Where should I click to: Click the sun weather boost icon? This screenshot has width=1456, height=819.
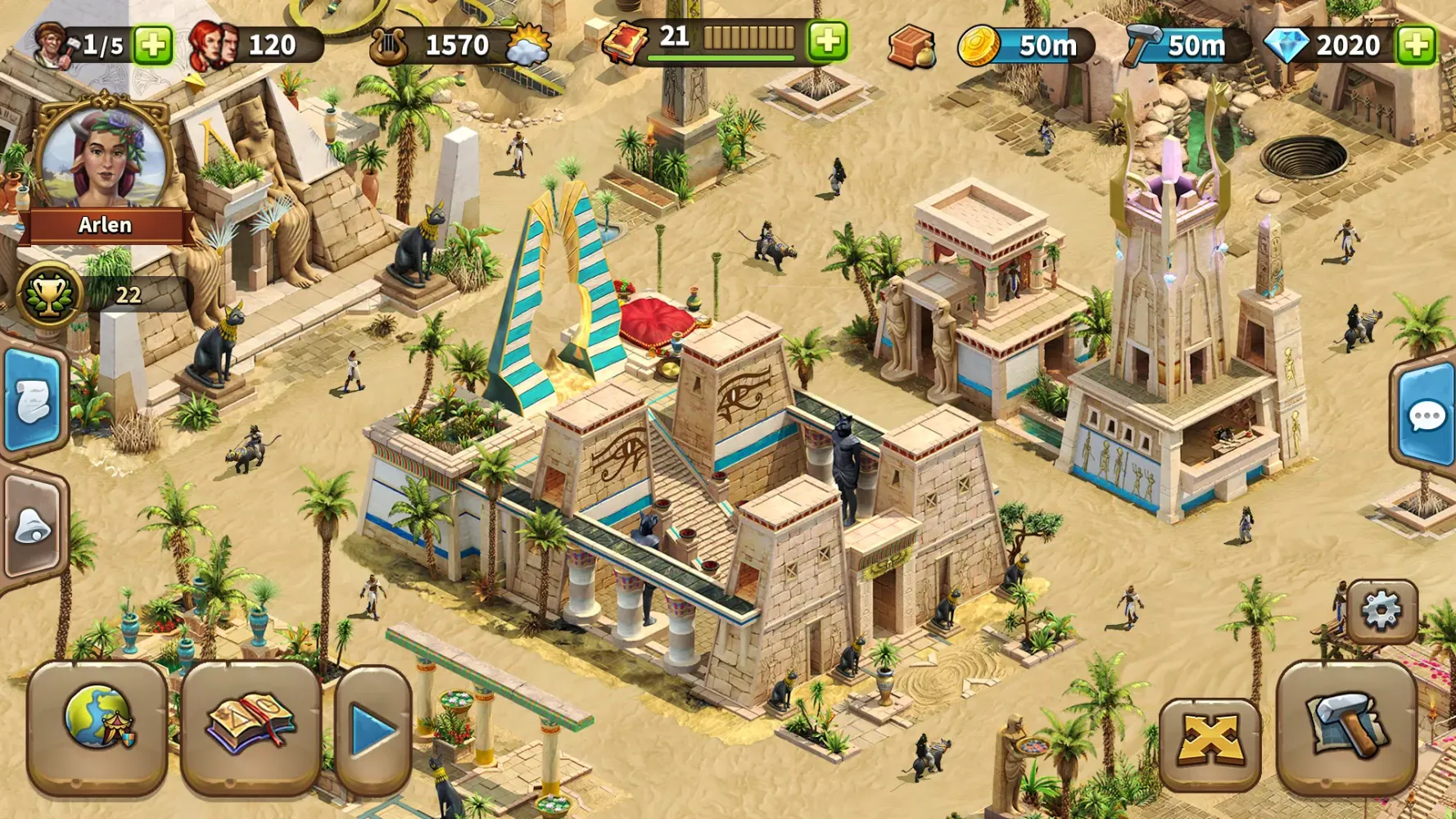pos(527,47)
